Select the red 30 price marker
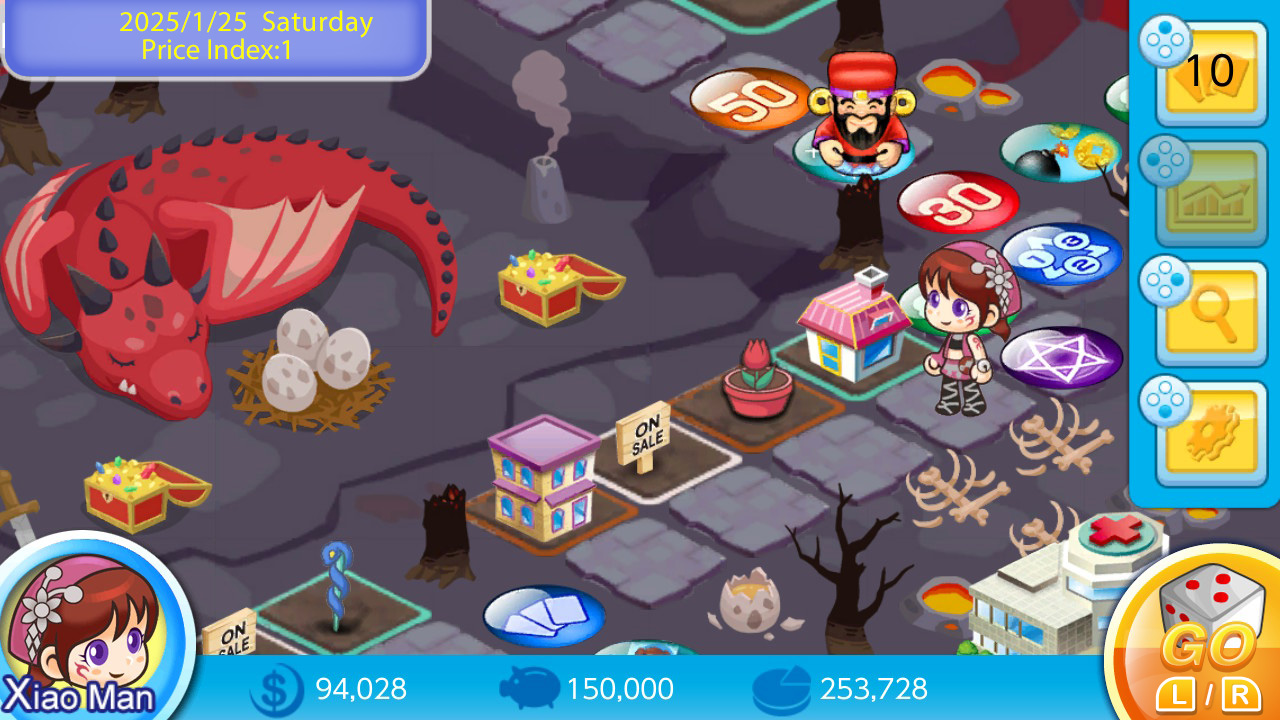This screenshot has width=1280, height=720. (957, 203)
